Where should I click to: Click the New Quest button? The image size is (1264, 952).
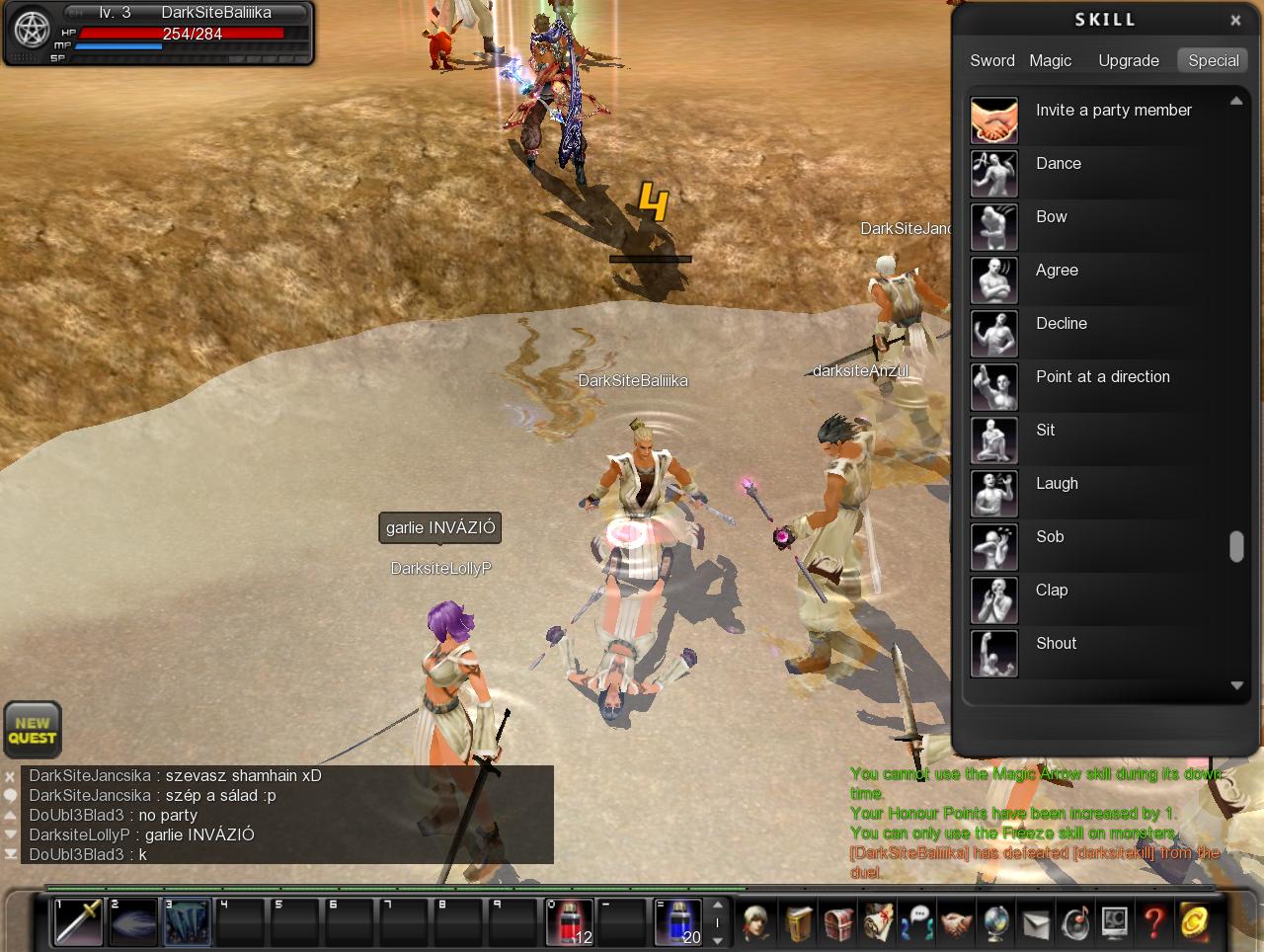[33, 730]
